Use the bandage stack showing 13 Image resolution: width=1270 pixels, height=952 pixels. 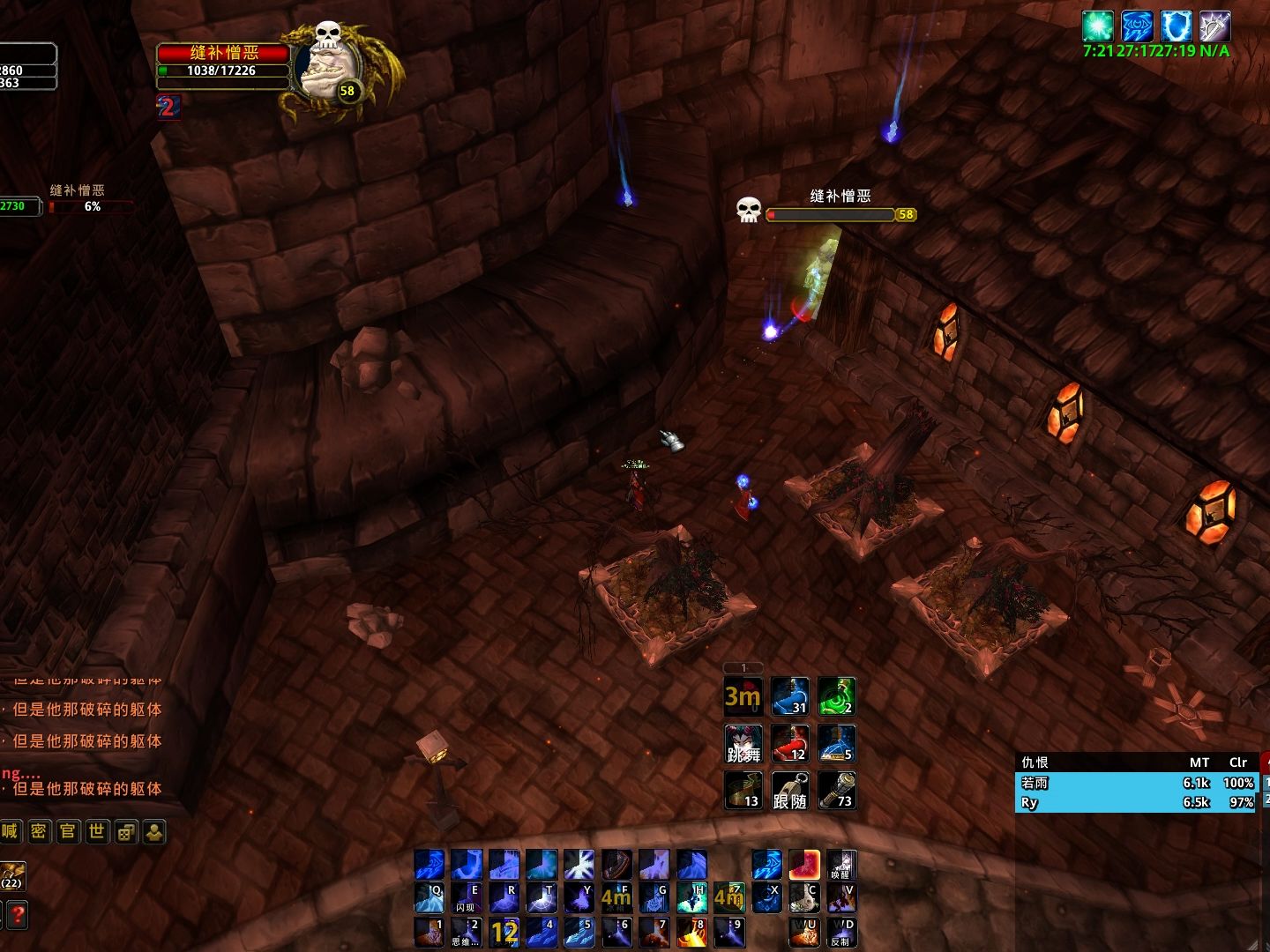tap(743, 791)
